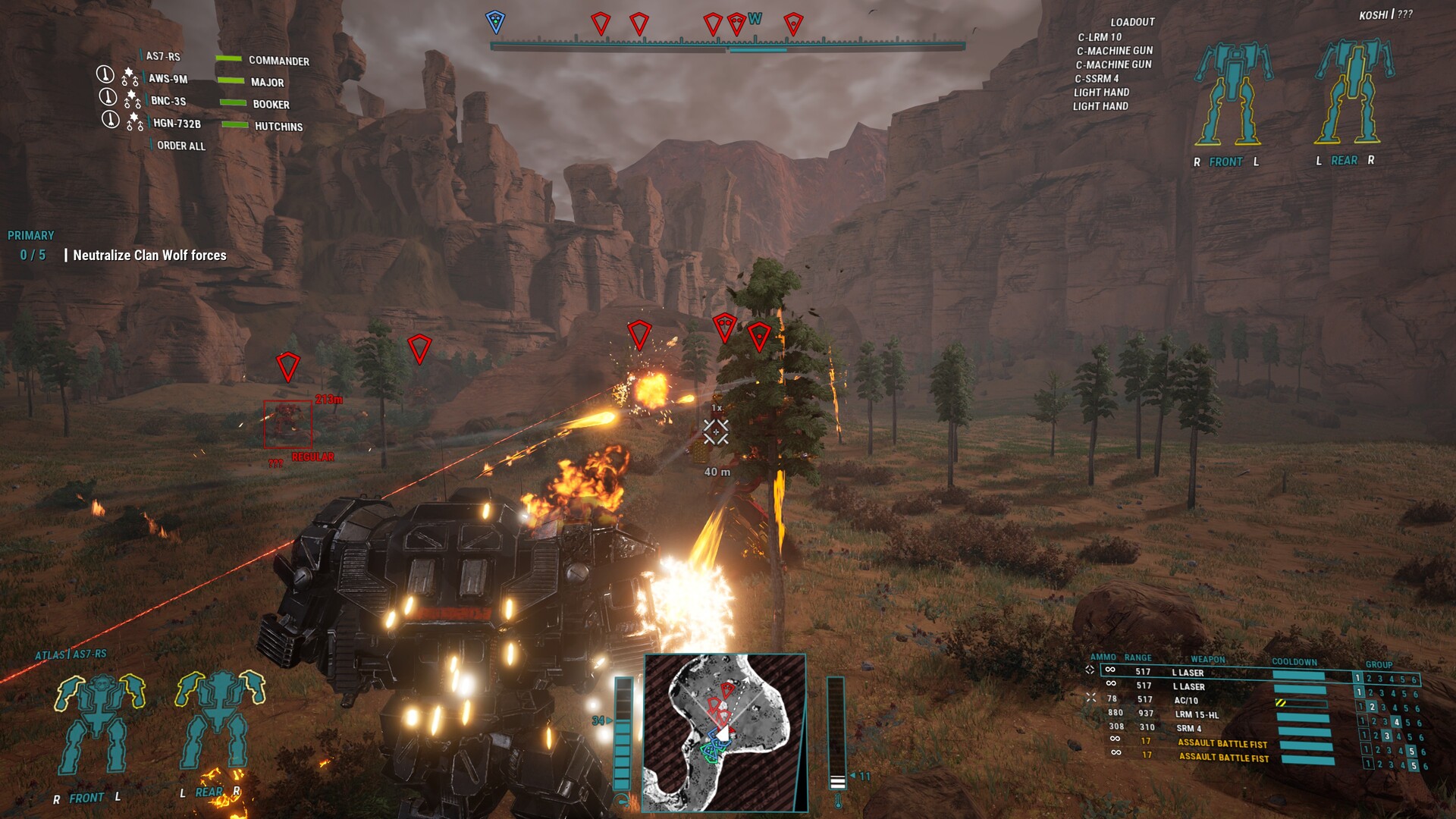Image resolution: width=1456 pixels, height=819 pixels.
Task: Click the Koshi target rear armor diagram
Action: coord(1354,93)
